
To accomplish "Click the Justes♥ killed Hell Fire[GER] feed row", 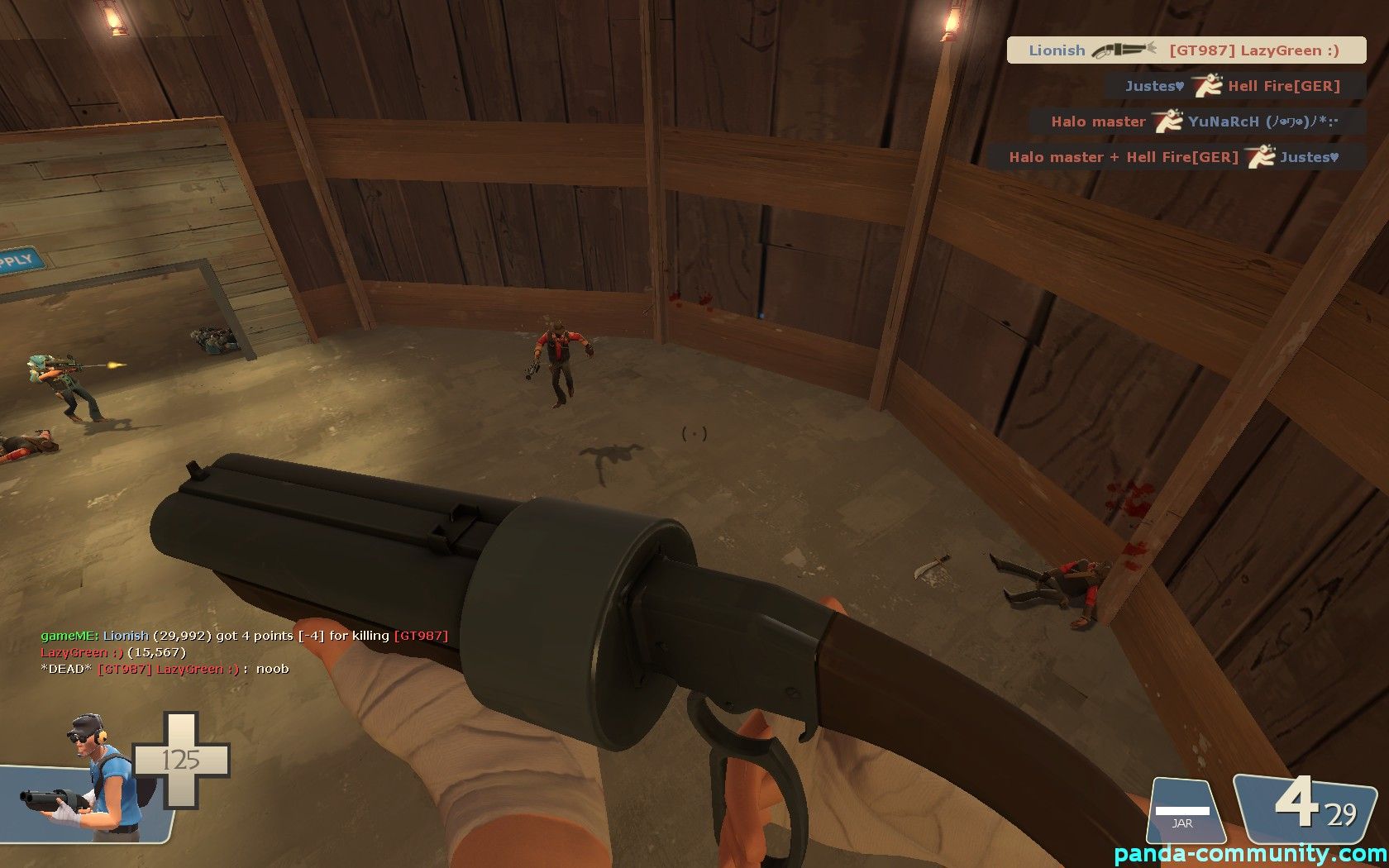I will tap(1235, 86).
